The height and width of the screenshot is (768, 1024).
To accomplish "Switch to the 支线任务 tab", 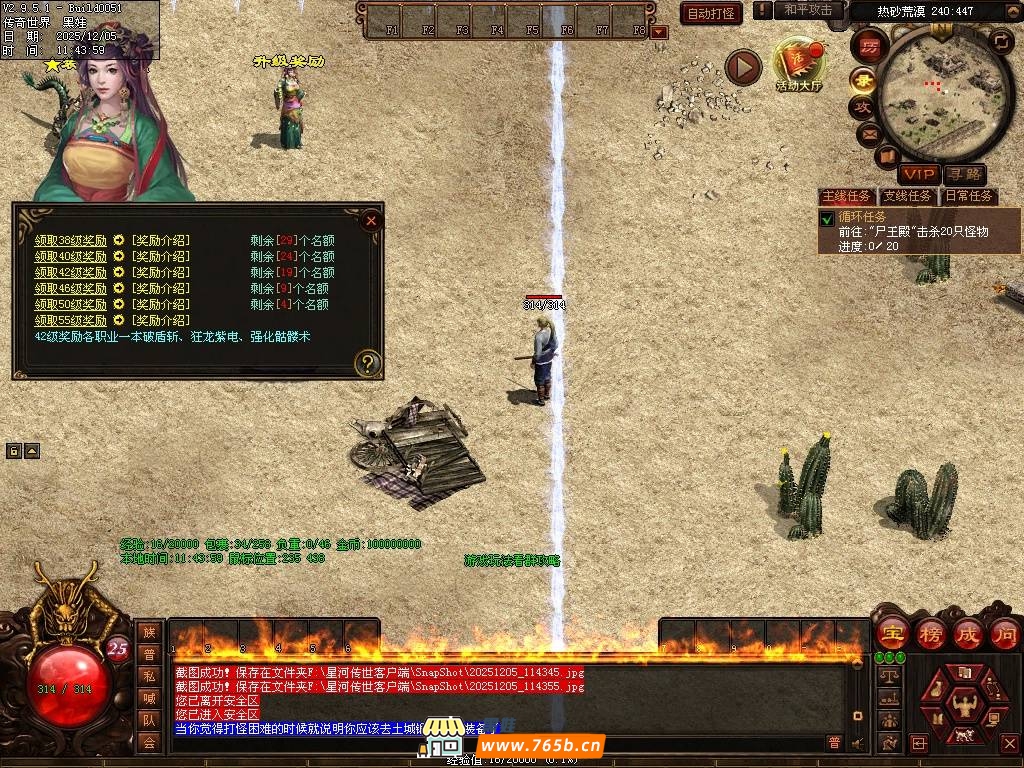I will click(x=907, y=196).
